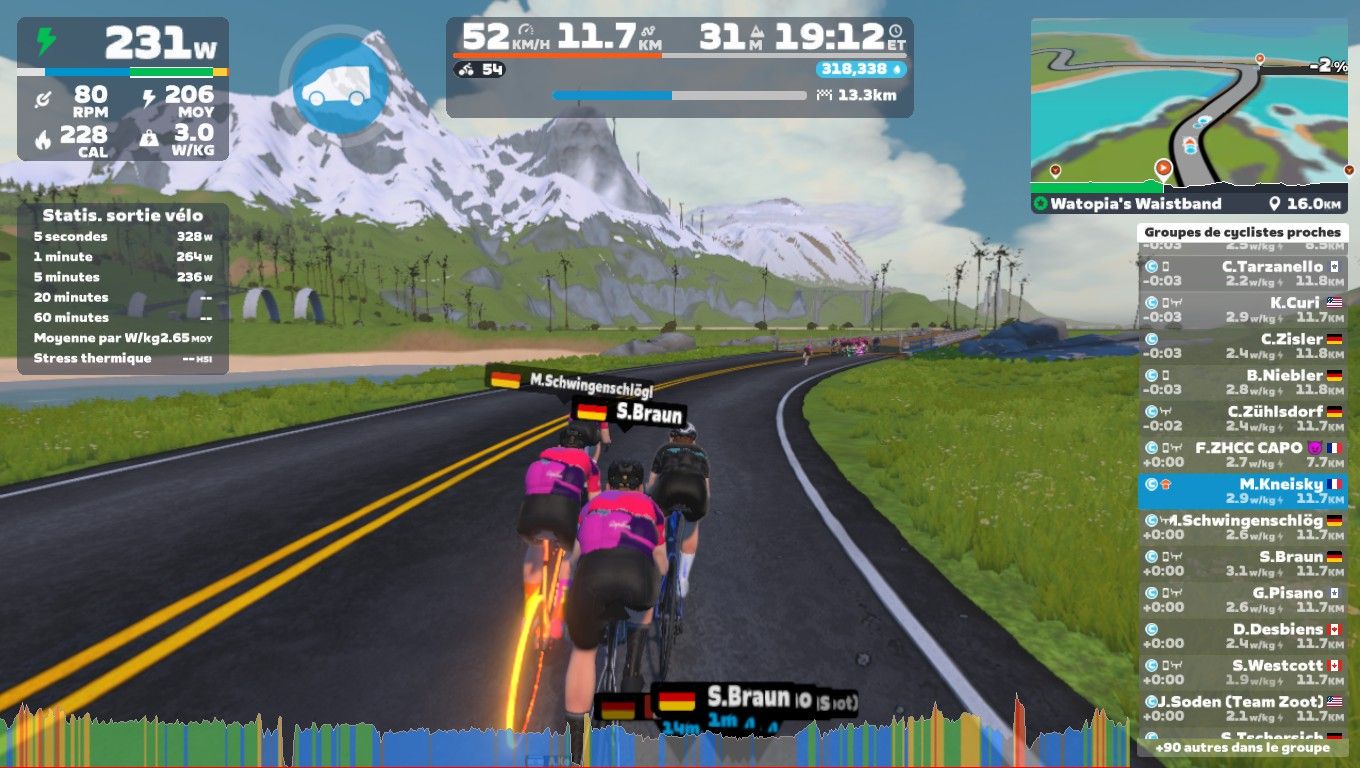Image resolution: width=1360 pixels, height=768 pixels.
Task: Click the Watopia's Waistband route label
Action: [1129, 204]
